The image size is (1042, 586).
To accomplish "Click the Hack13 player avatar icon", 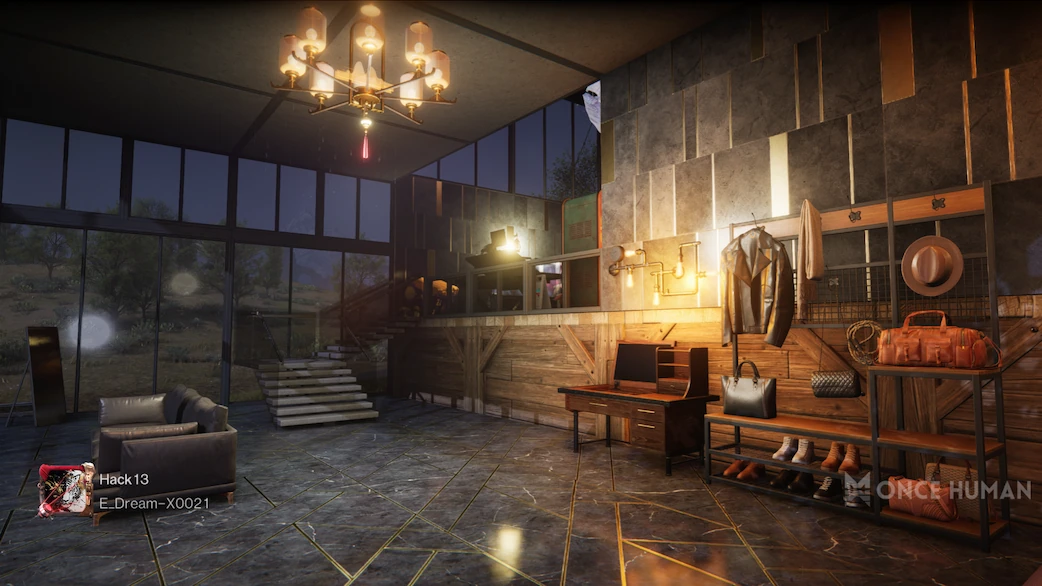I will coord(66,490).
